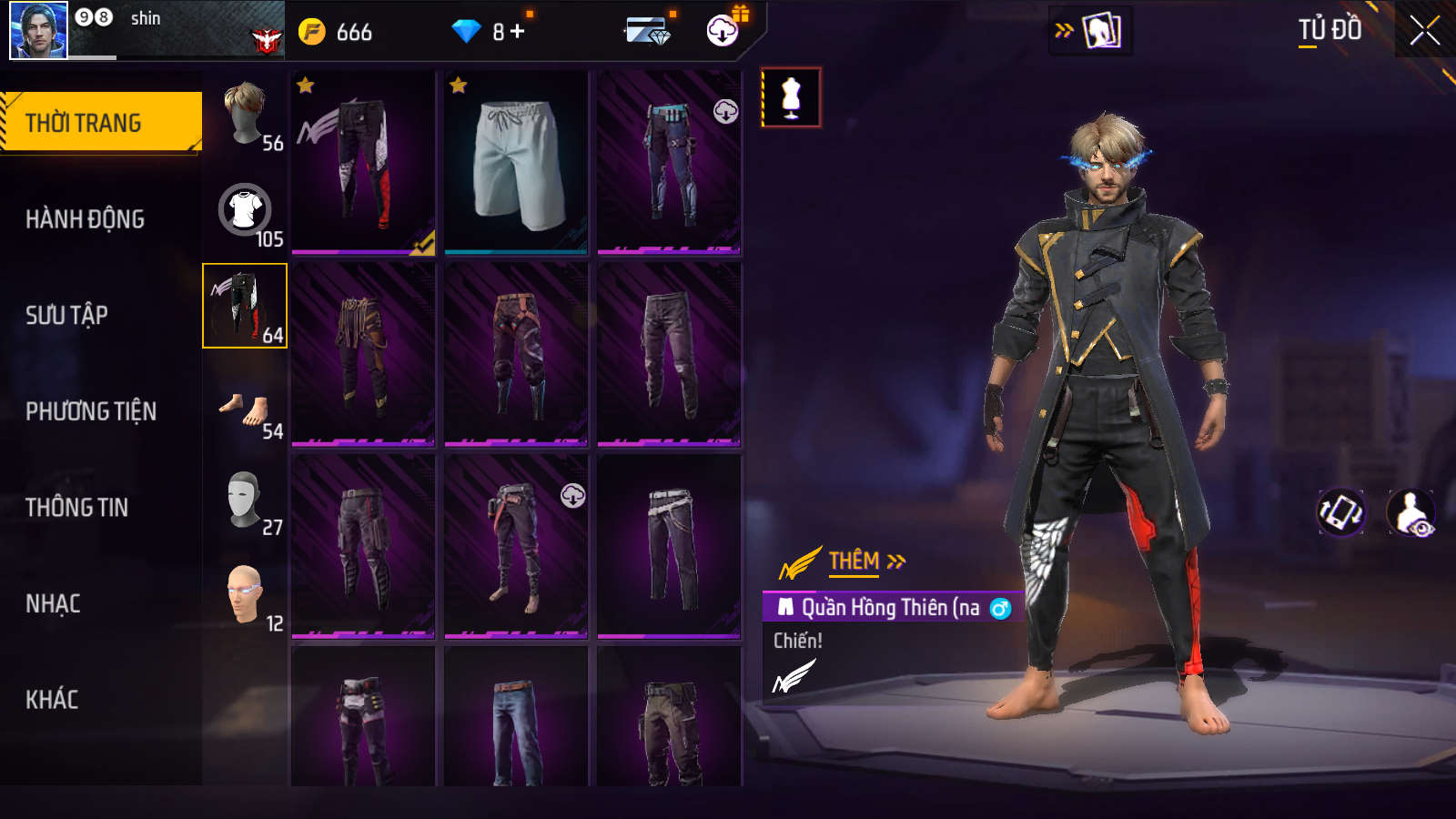Open the Nhạc category
This screenshot has height=819, width=1456.
tap(53, 603)
